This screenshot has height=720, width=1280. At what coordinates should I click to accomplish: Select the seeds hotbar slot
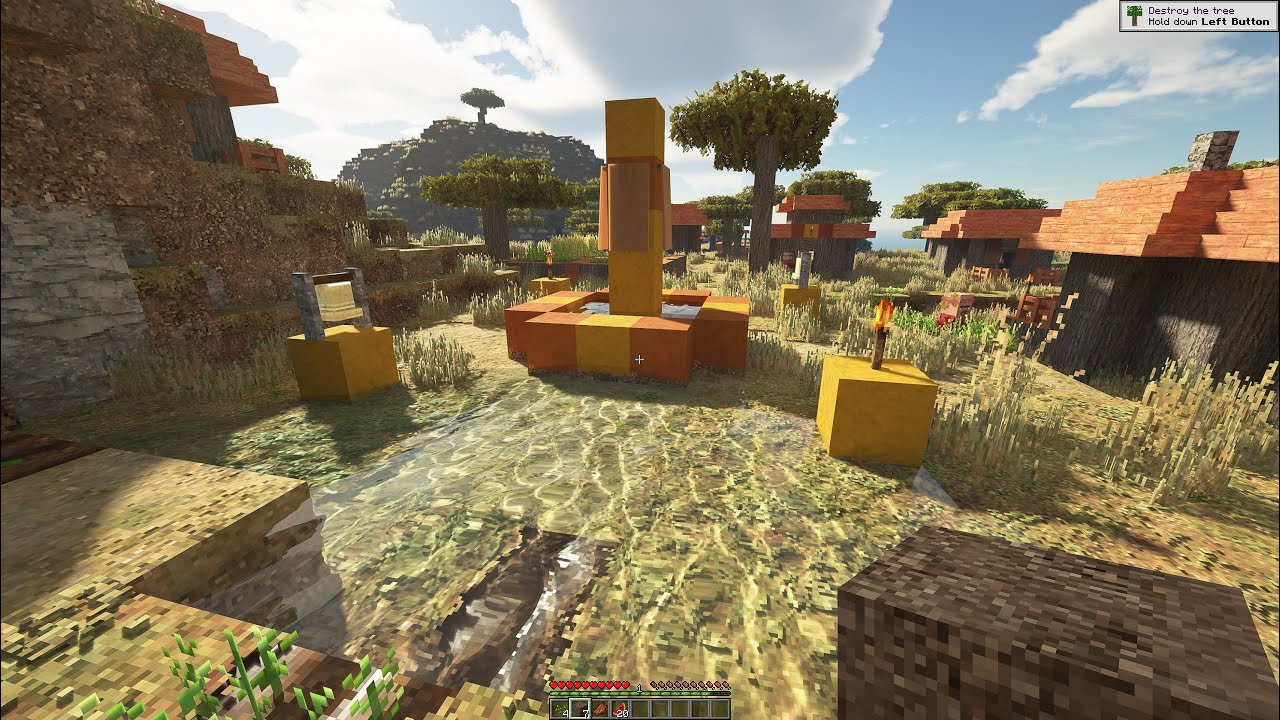pos(558,709)
